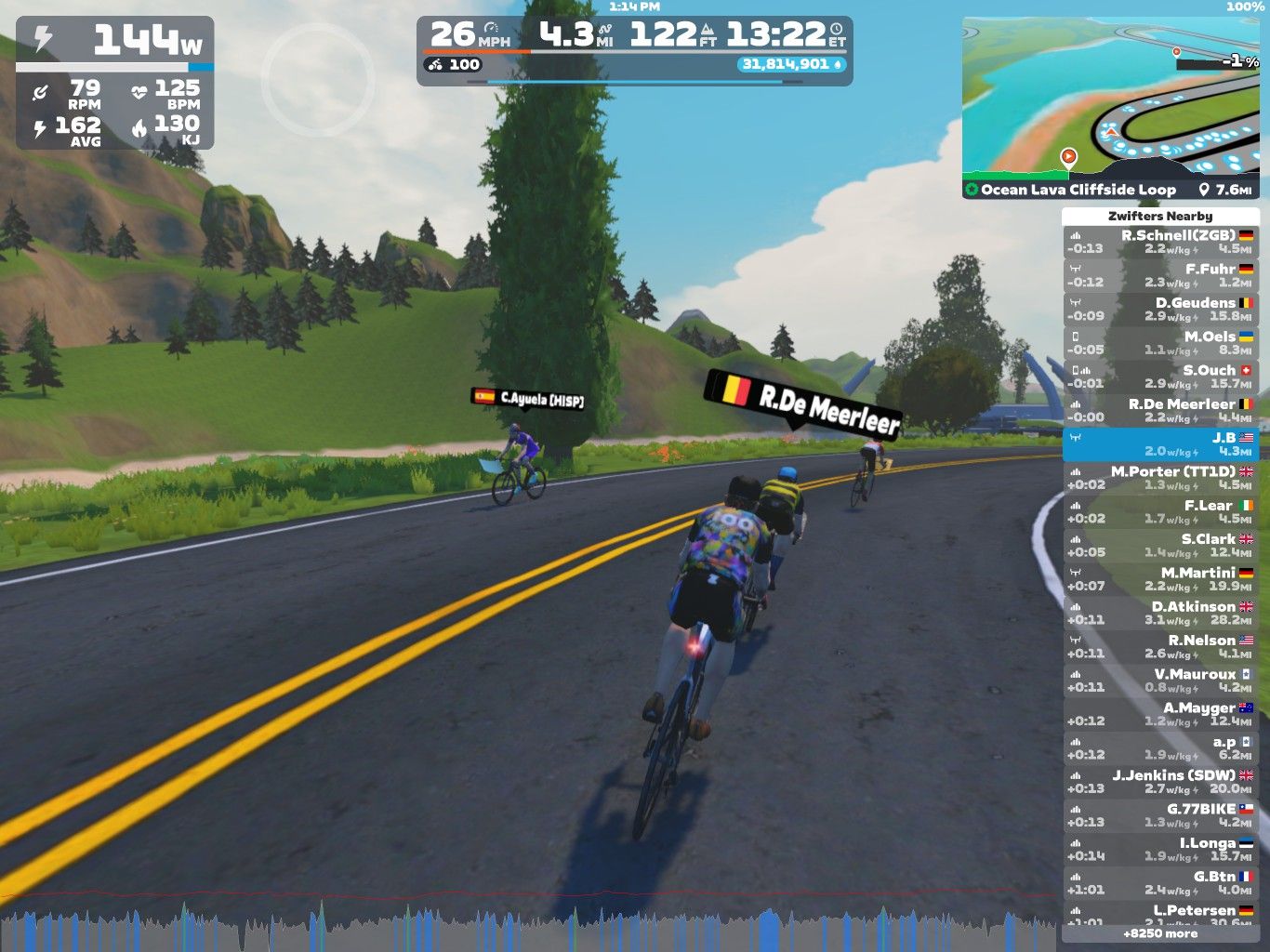This screenshot has height=952, width=1270.
Task: Click the Ocean Lava Cliffside Loop route label
Action: coord(1078,190)
